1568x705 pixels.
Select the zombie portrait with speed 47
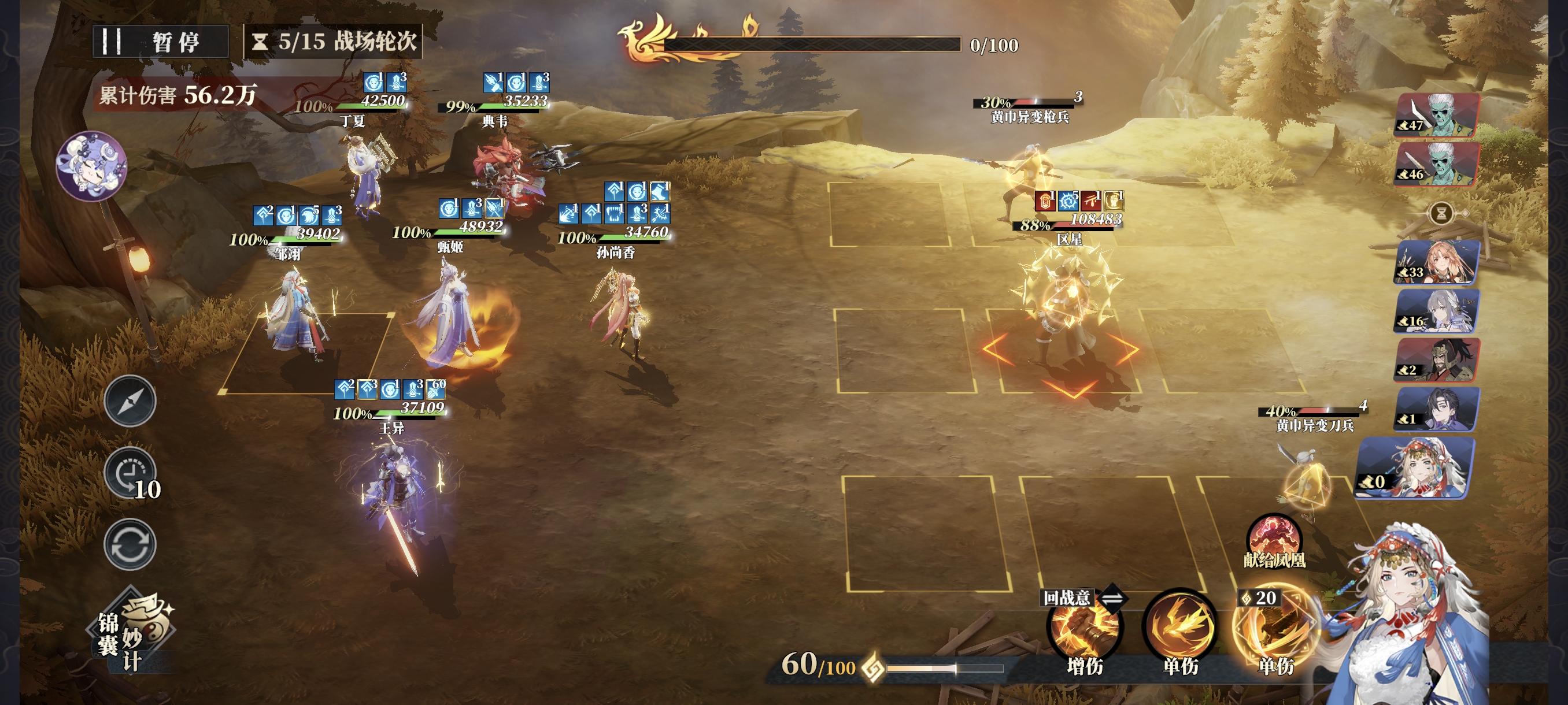[x=1437, y=115]
